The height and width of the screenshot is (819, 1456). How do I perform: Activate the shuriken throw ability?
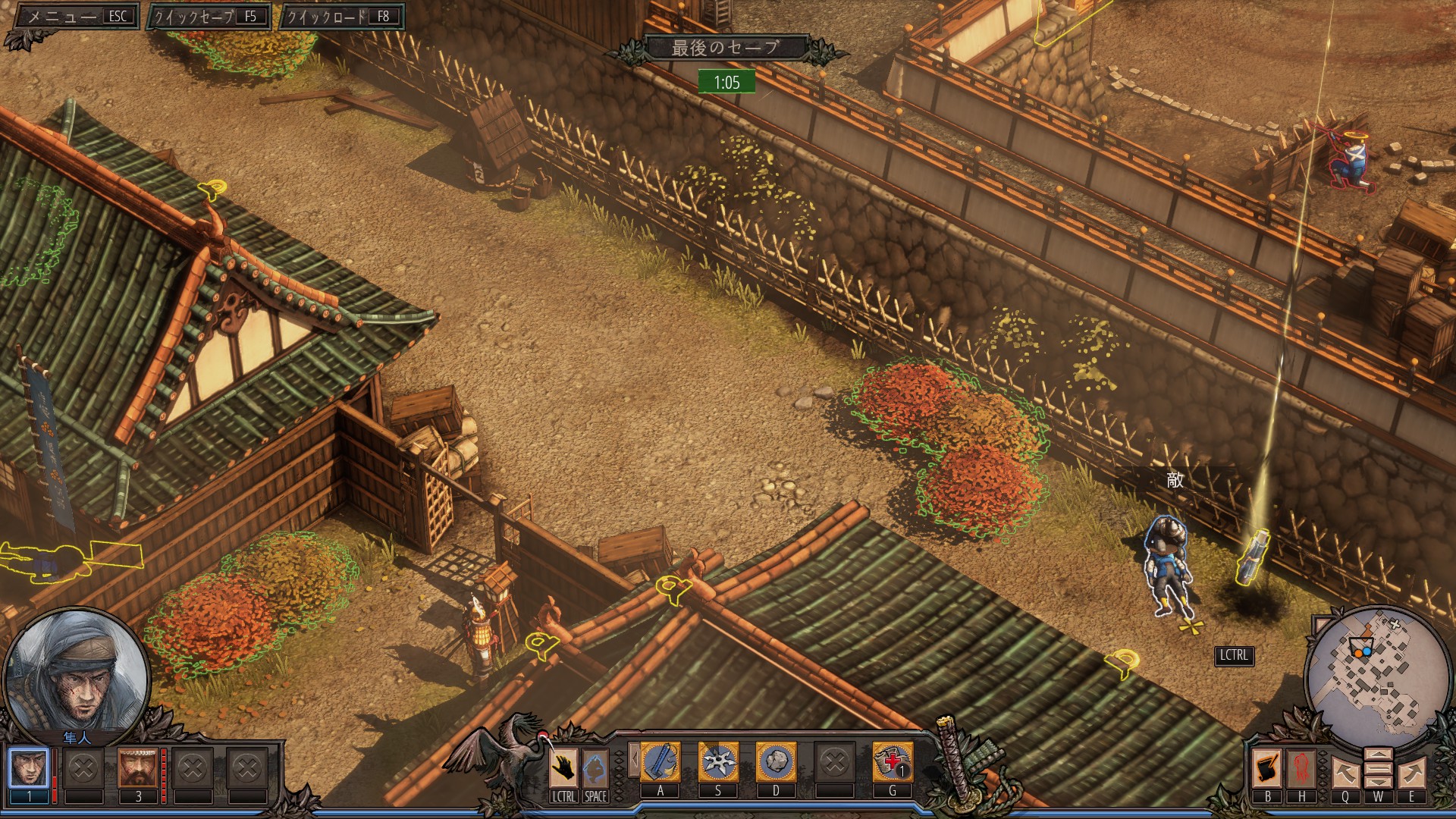[718, 762]
